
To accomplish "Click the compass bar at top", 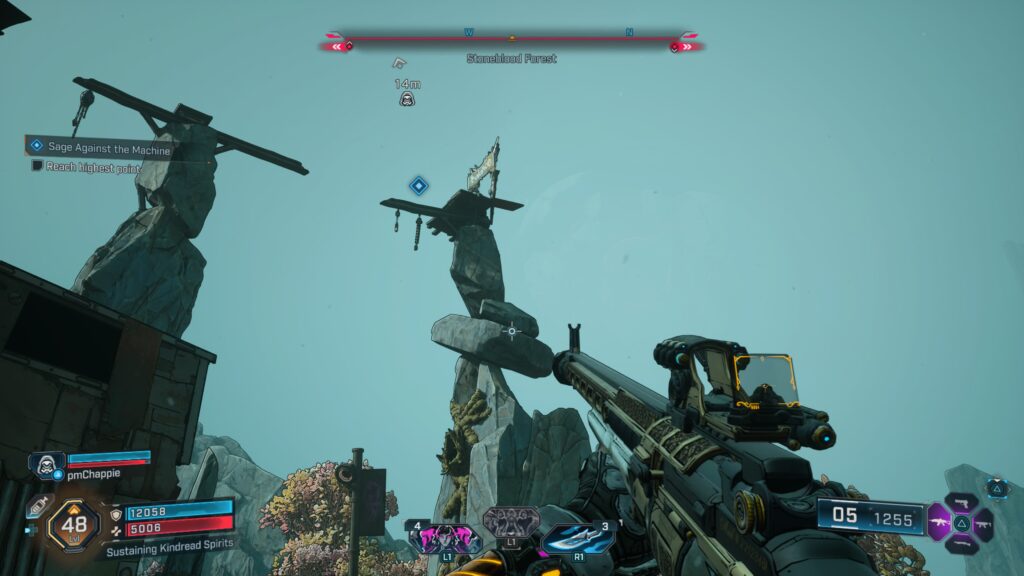I will click(x=512, y=43).
